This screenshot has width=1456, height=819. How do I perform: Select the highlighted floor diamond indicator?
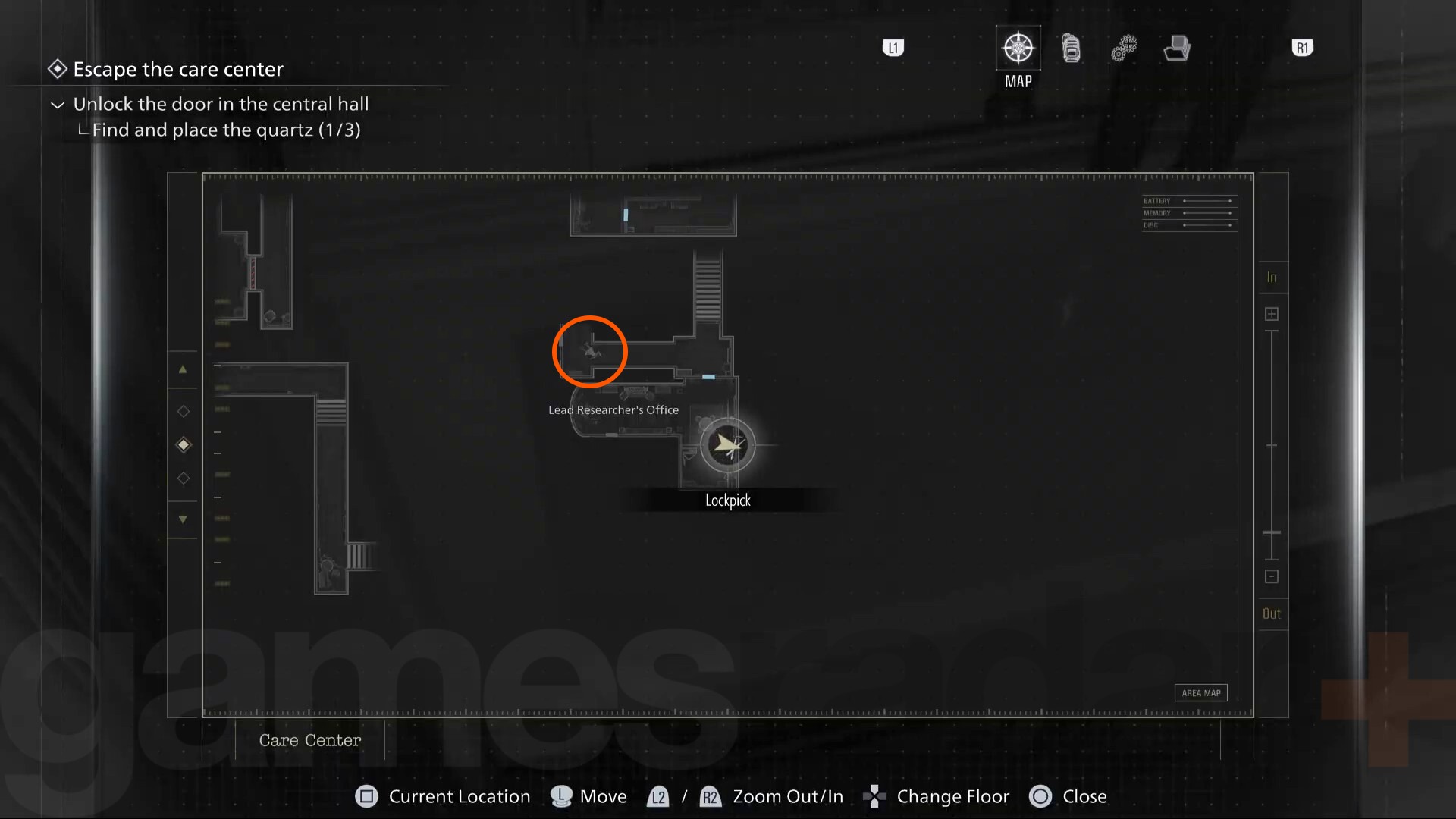(183, 445)
